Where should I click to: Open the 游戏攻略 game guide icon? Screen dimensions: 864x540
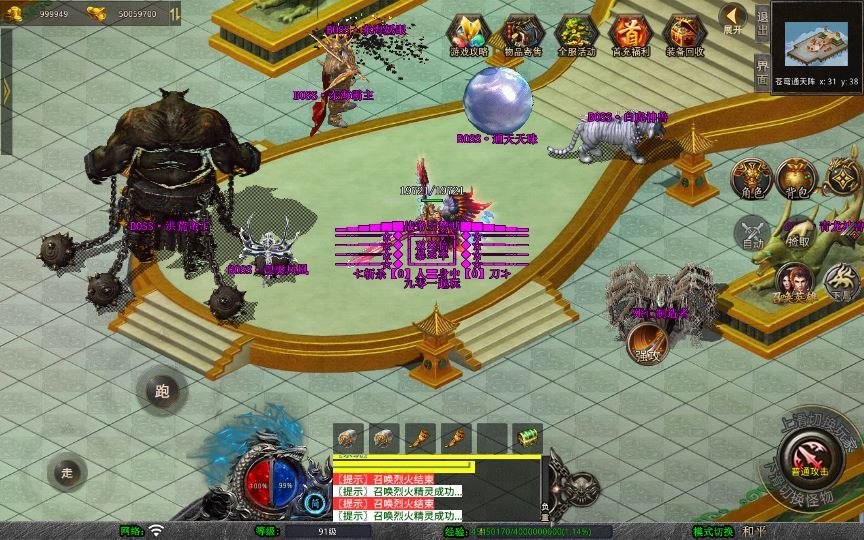(468, 35)
